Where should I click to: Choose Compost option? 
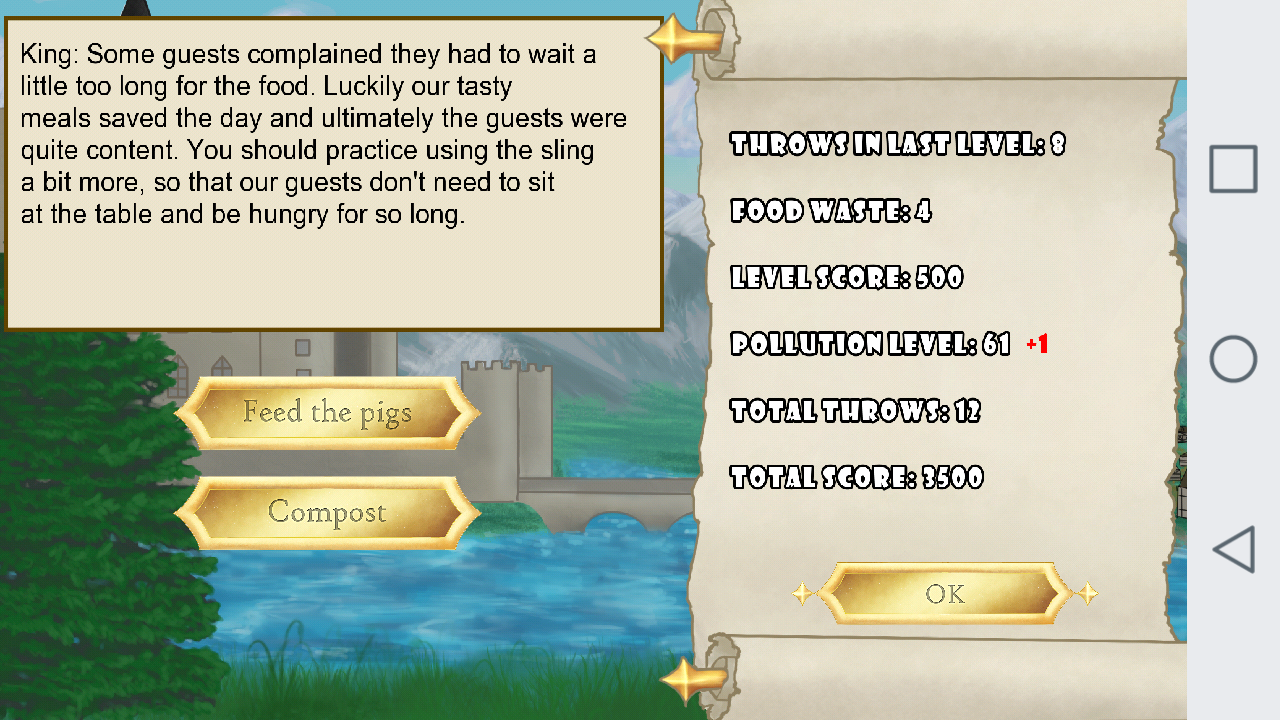(325, 513)
